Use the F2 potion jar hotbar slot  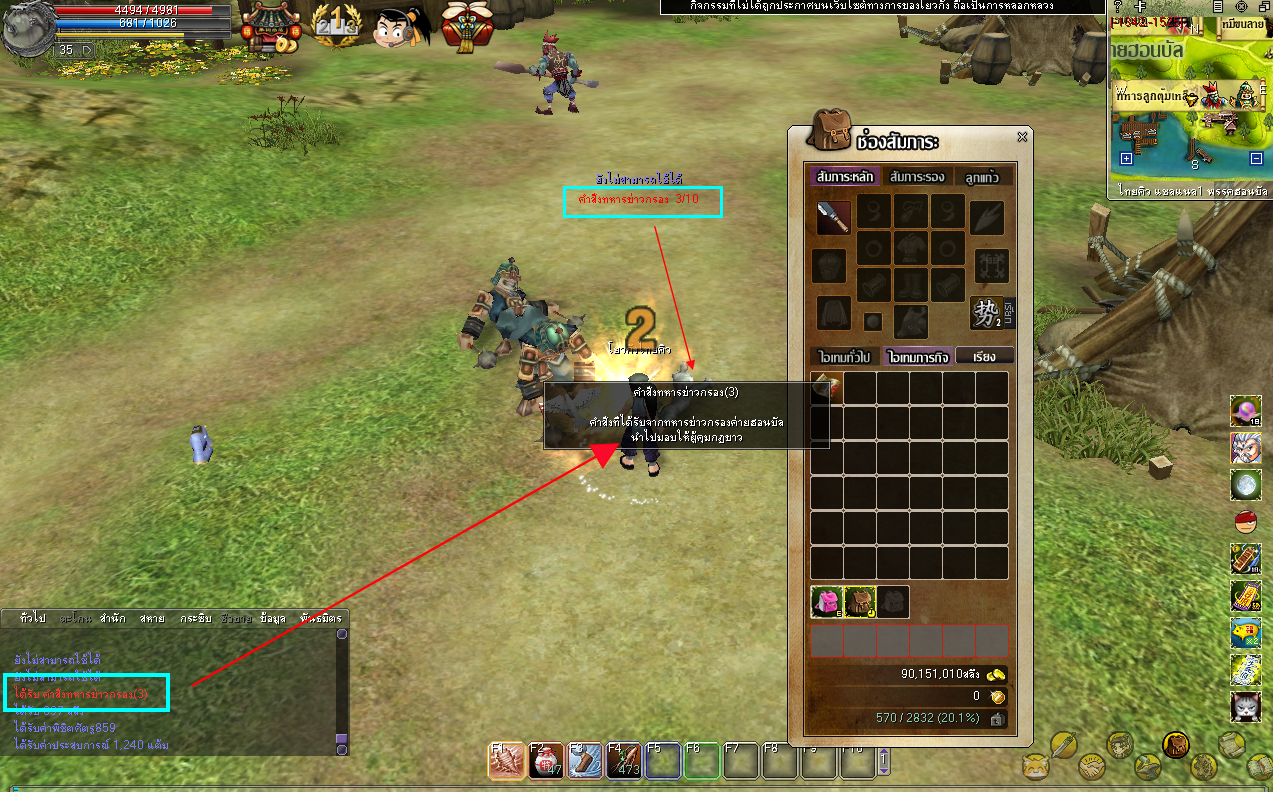[546, 761]
